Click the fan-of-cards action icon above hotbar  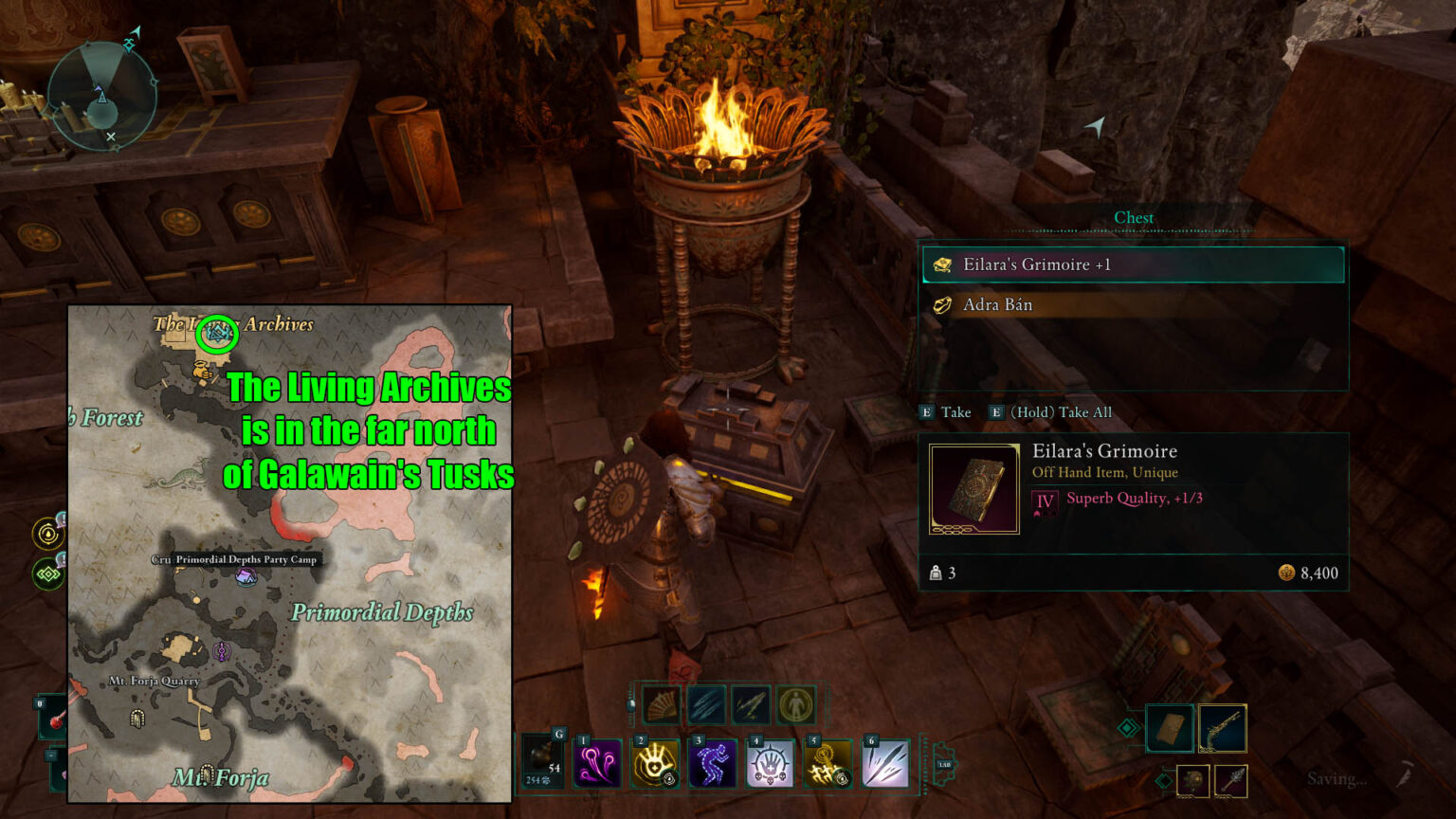(x=663, y=705)
